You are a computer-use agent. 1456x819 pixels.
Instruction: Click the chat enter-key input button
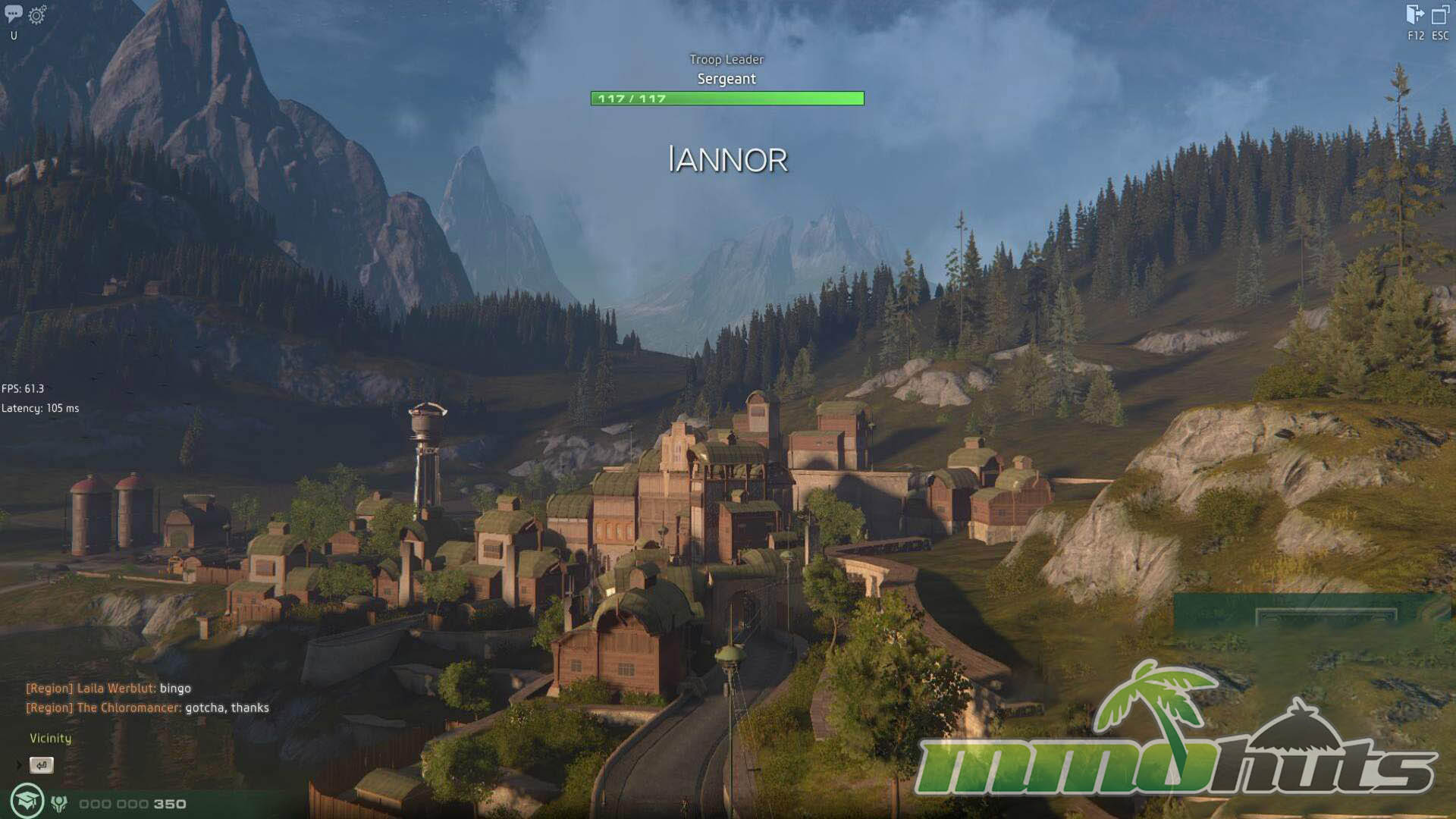tap(42, 765)
